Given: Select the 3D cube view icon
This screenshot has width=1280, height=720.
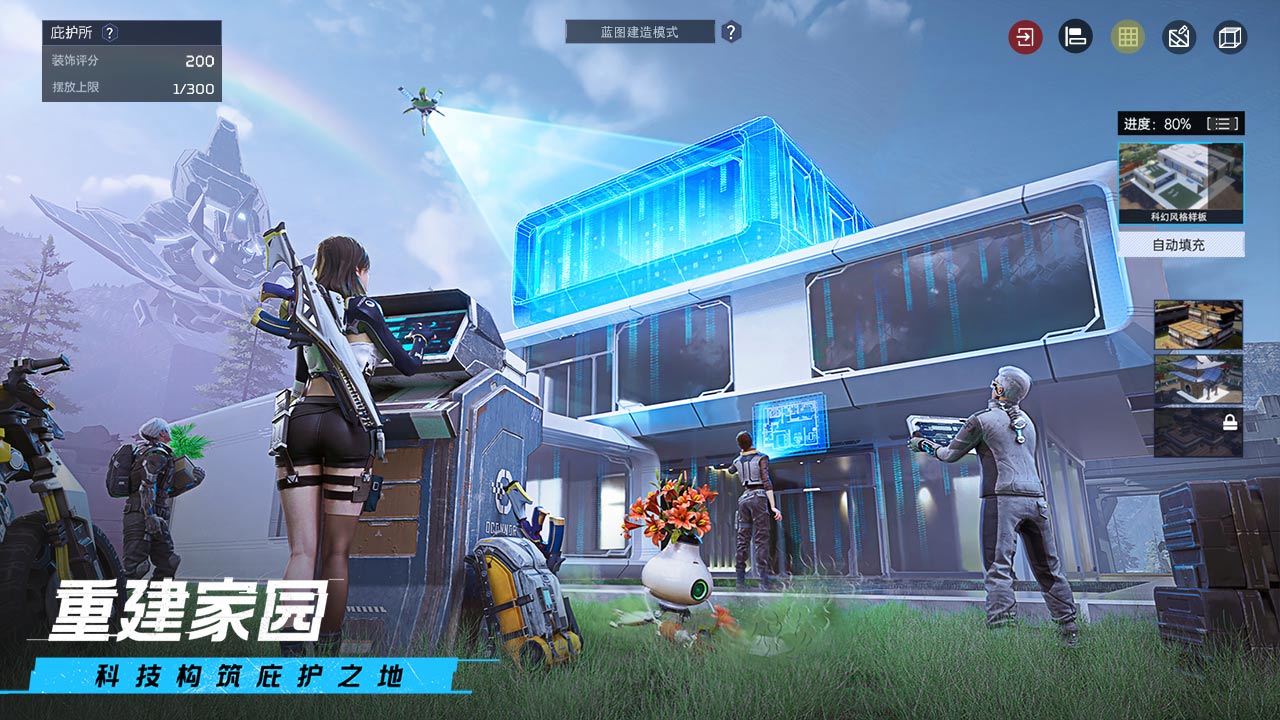Looking at the screenshot, I should [1230, 37].
